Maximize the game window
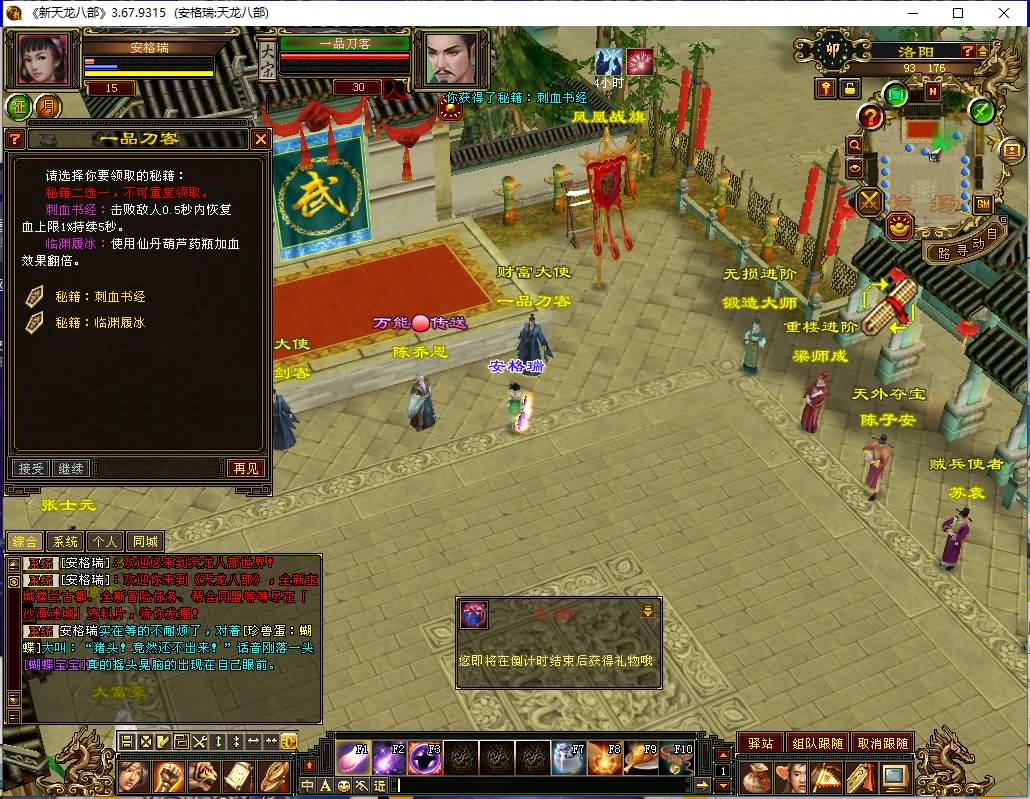1030x799 pixels. (957, 13)
